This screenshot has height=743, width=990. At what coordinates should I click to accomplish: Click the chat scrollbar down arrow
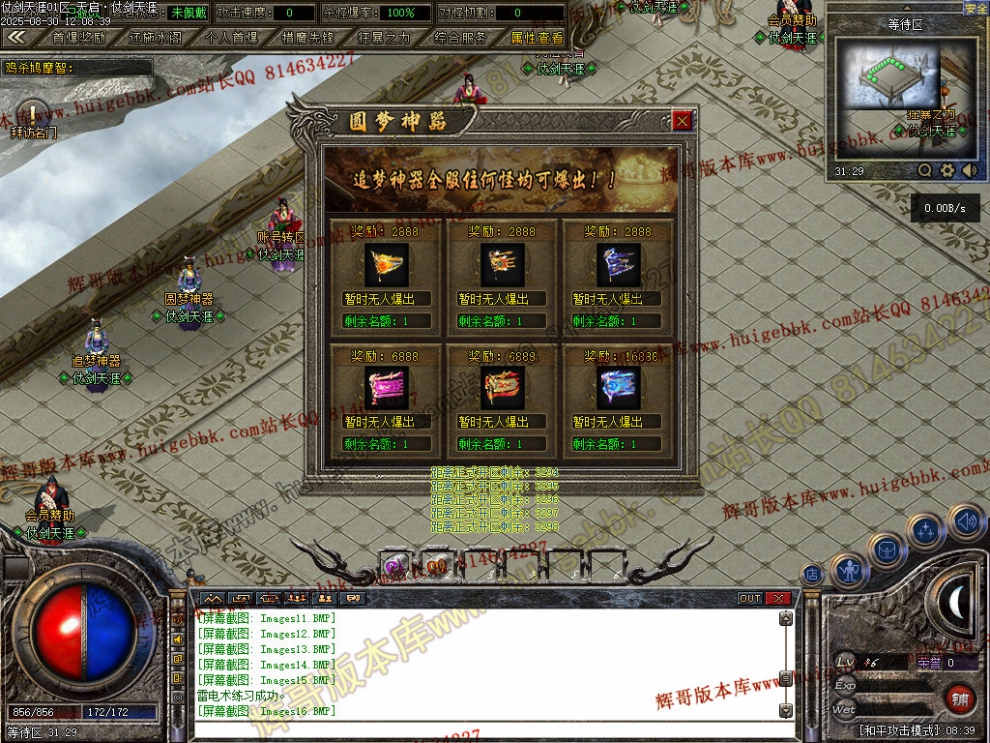pos(786,710)
